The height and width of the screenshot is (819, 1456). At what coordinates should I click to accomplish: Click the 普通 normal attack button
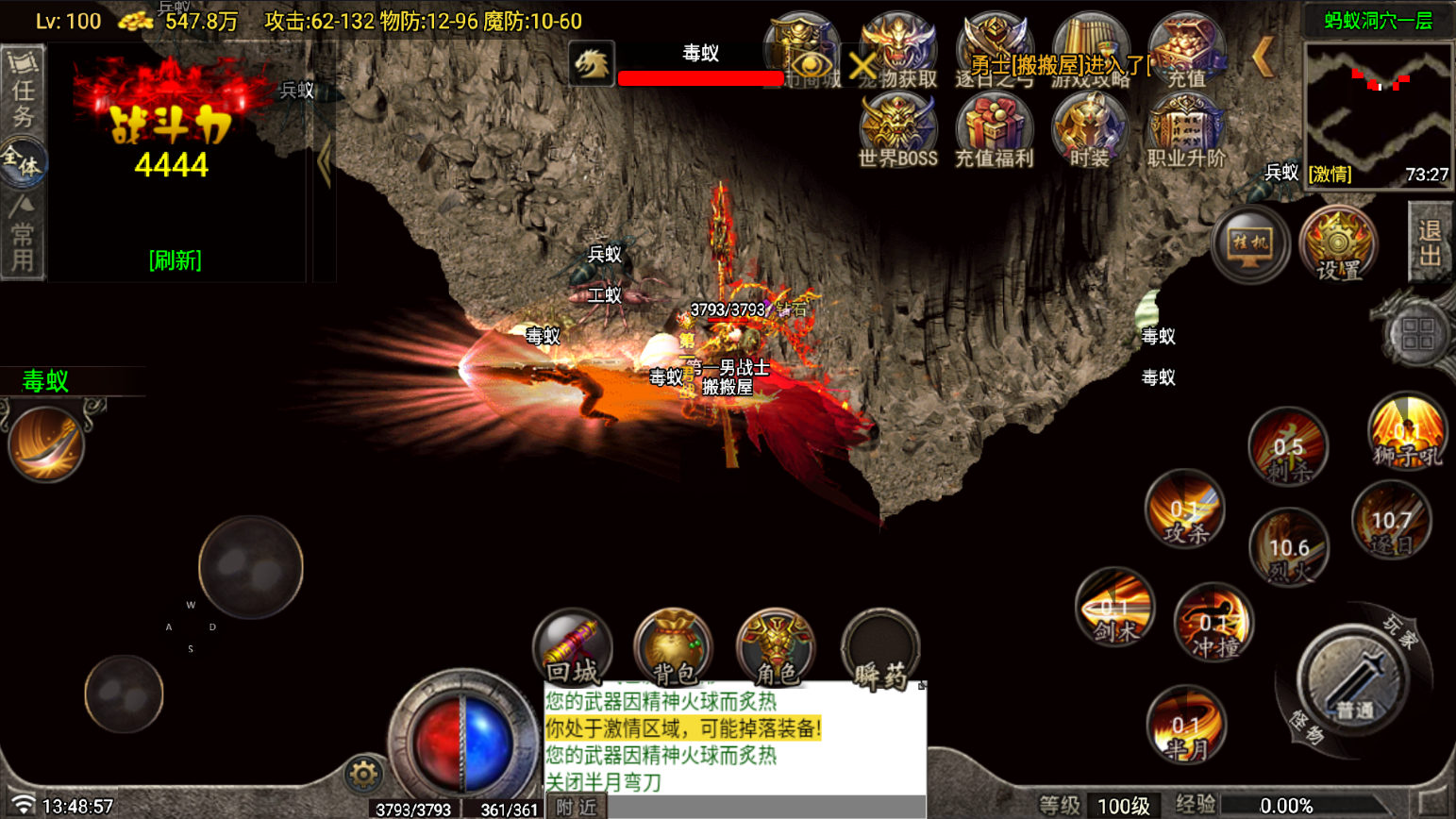click(x=1352, y=681)
